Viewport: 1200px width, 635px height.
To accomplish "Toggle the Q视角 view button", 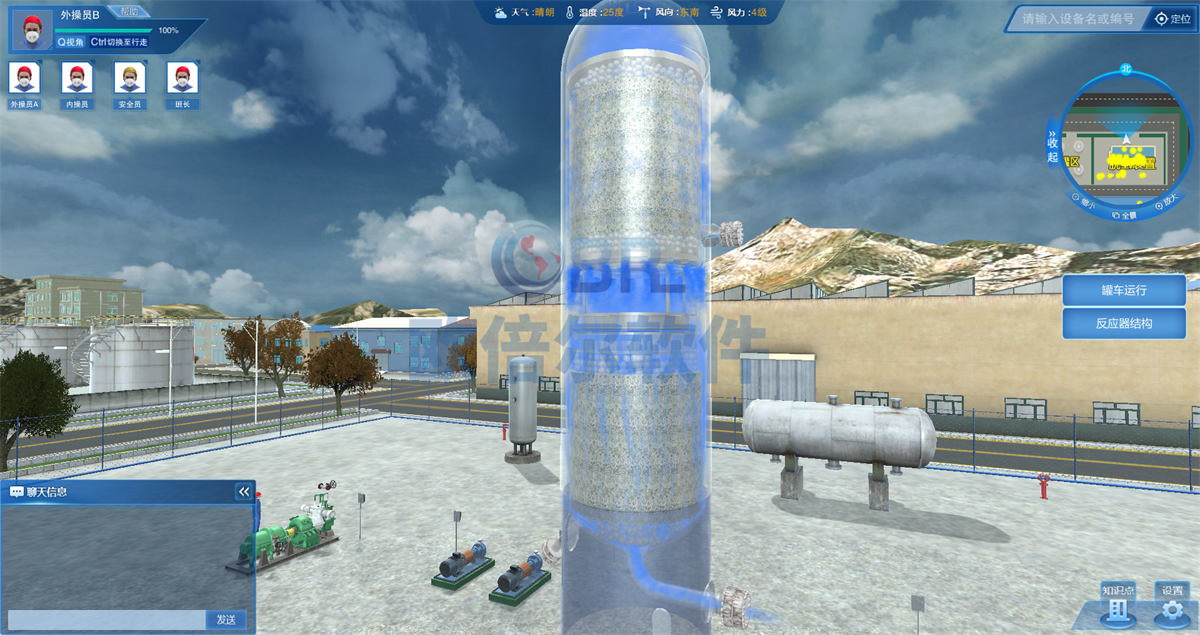I will coord(71,43).
